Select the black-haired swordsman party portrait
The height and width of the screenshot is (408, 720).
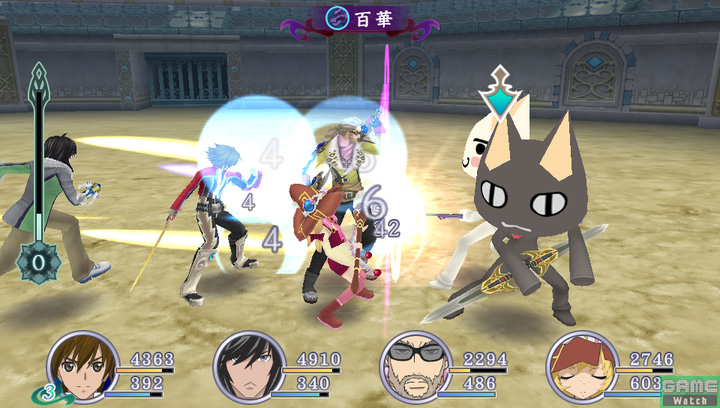point(243,368)
